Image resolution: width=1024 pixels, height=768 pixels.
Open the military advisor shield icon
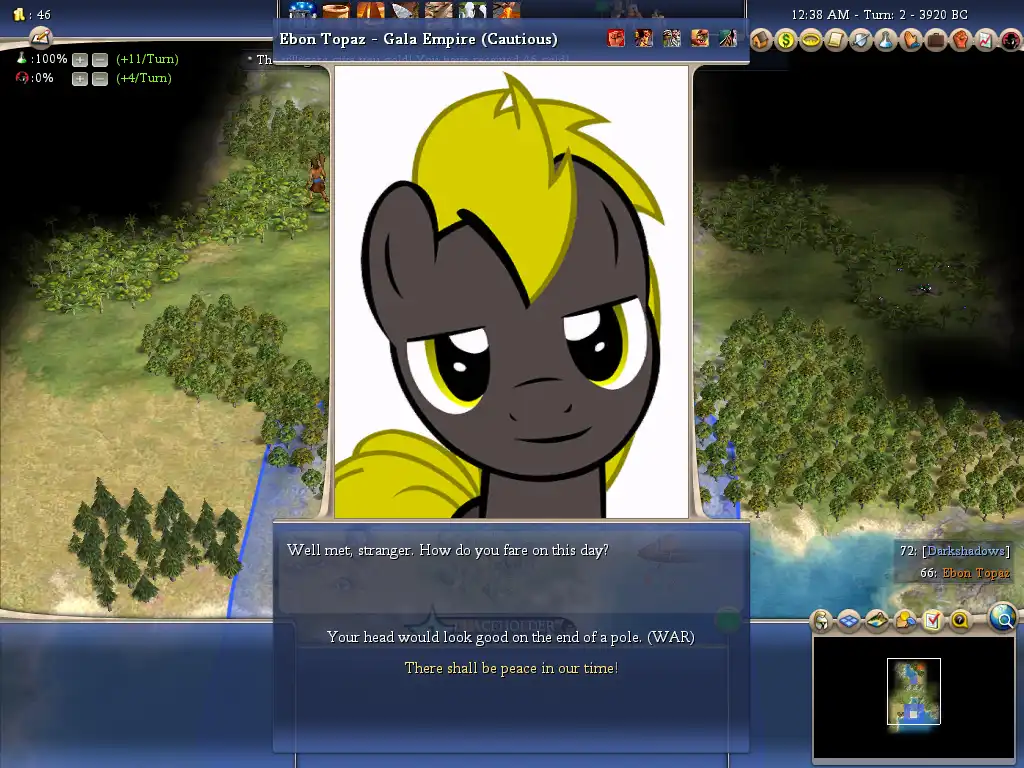click(861, 40)
